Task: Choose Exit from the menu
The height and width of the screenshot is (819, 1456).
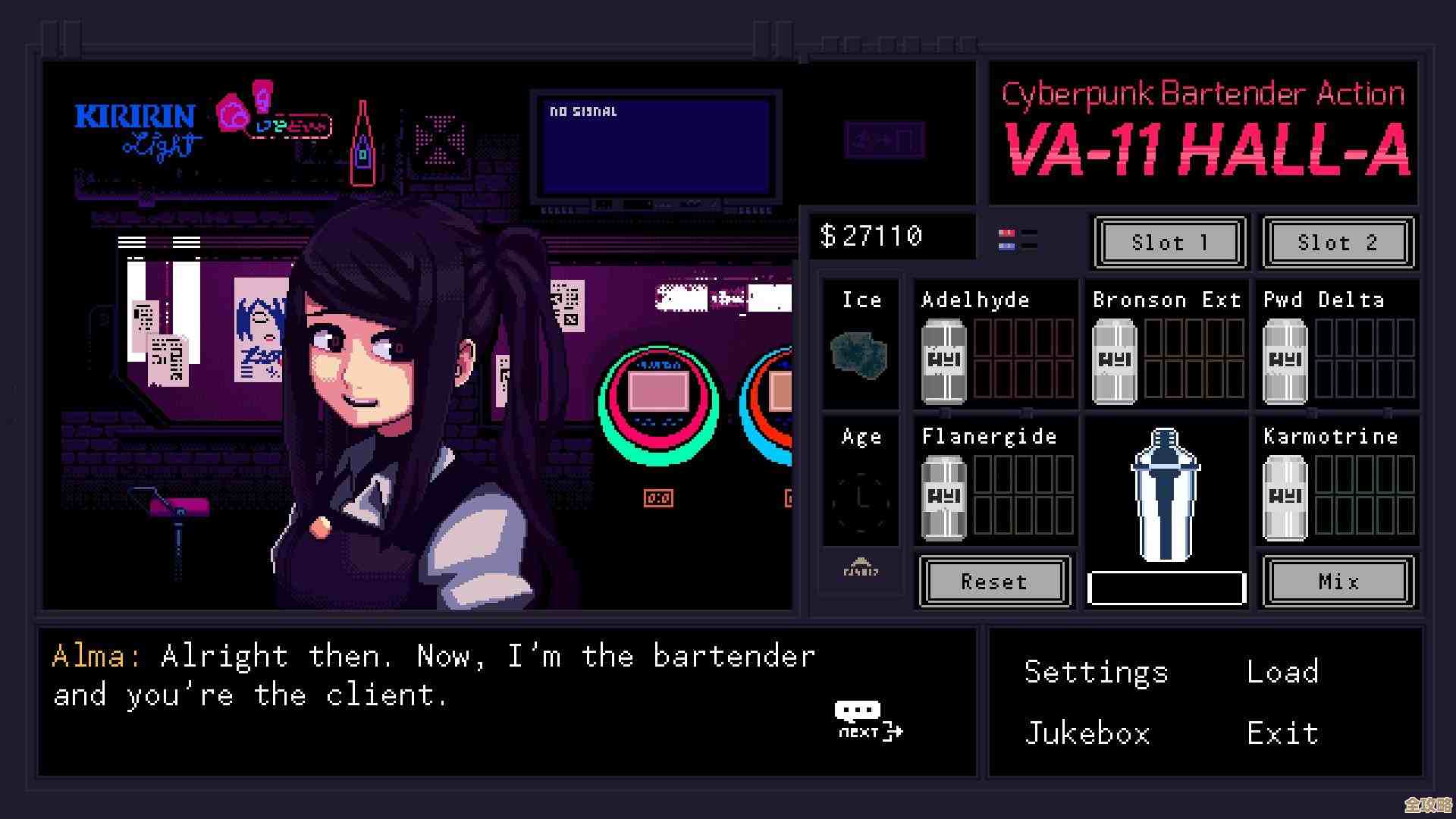Action: [x=1282, y=733]
